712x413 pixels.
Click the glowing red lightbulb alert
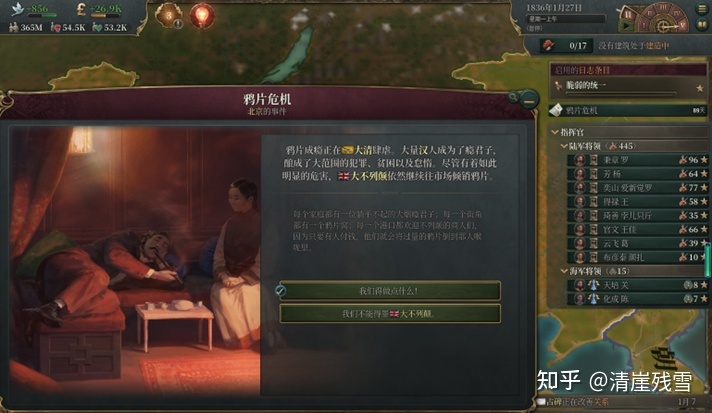pyautogui.click(x=203, y=16)
